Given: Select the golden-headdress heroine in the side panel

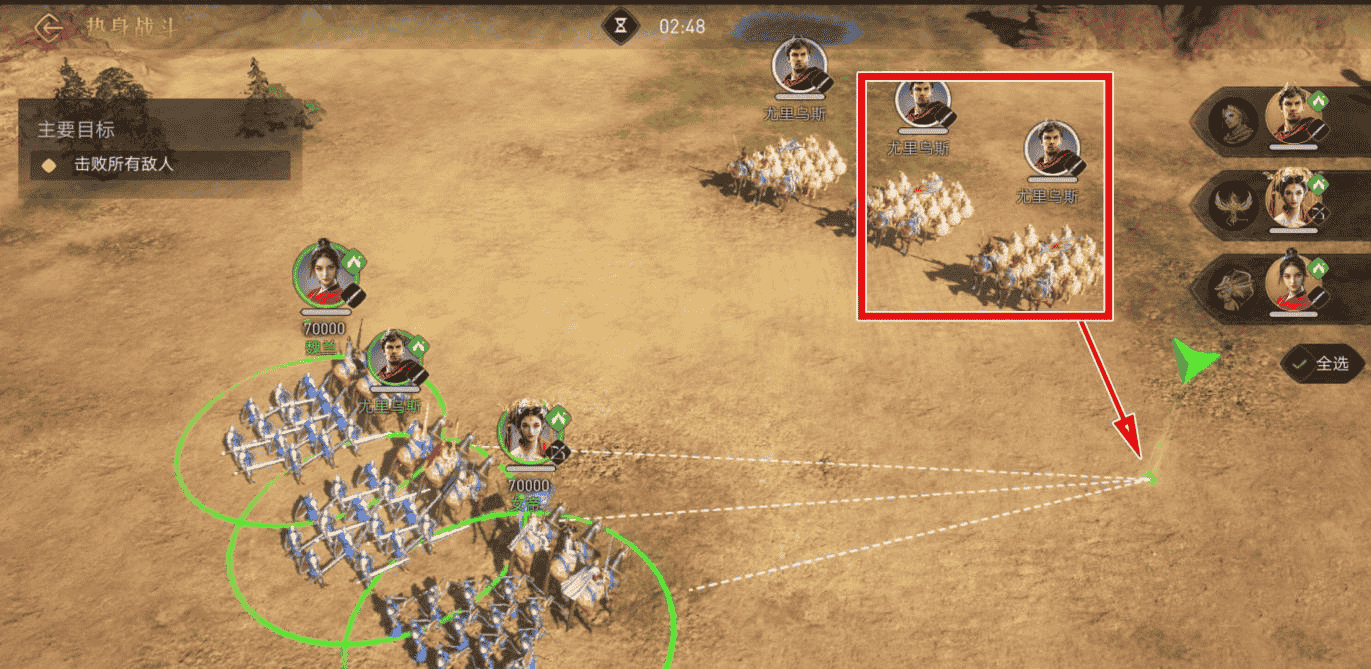Looking at the screenshot, I should click(1291, 201).
